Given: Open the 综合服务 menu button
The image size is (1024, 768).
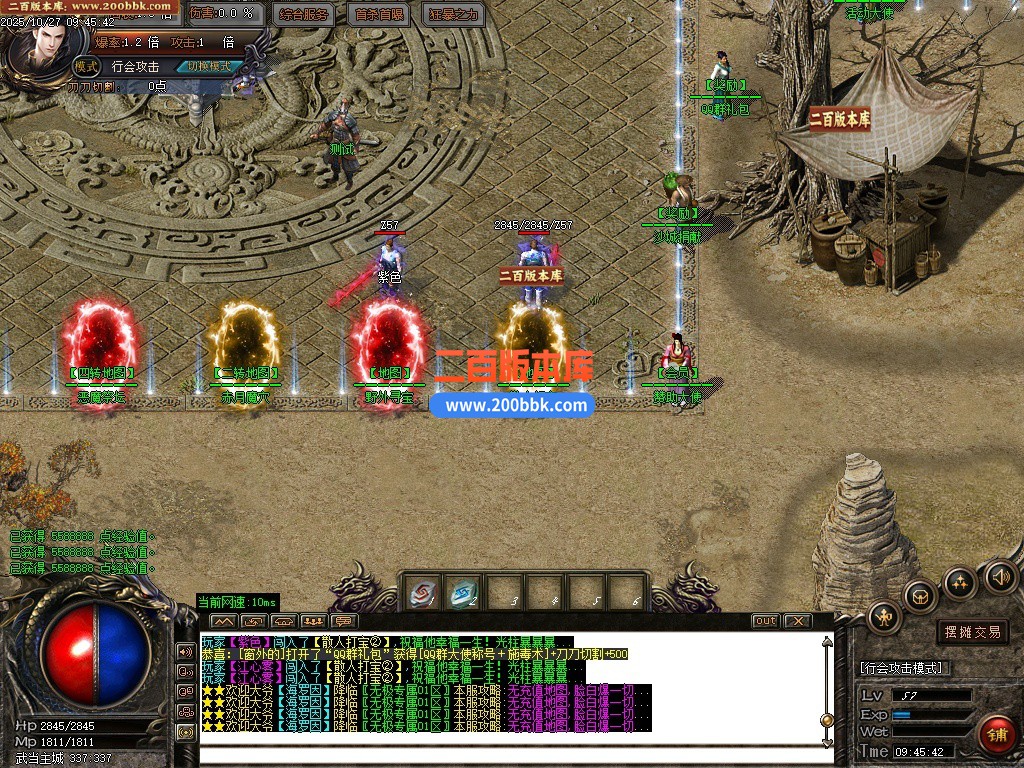Looking at the screenshot, I should click(304, 14).
